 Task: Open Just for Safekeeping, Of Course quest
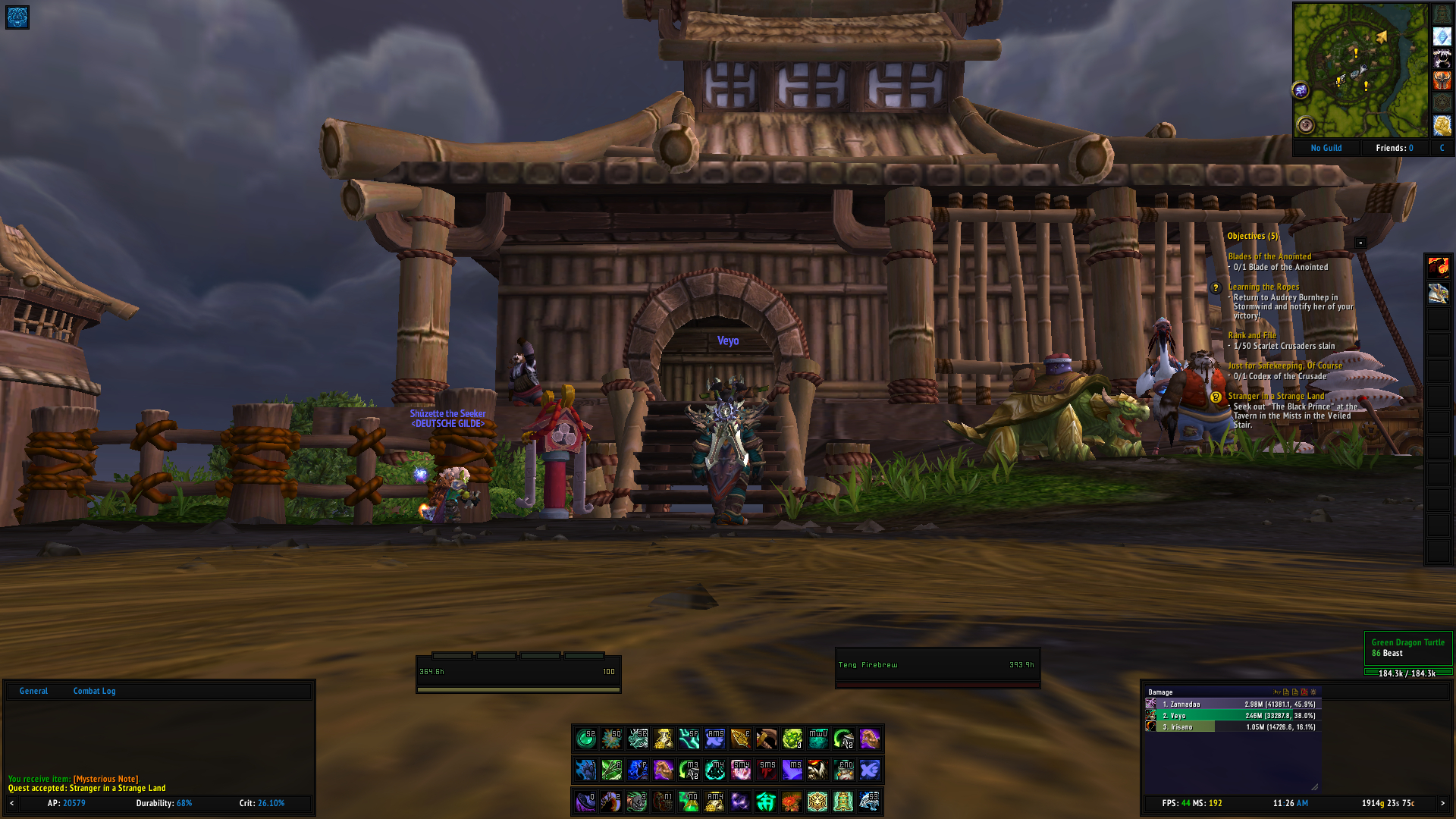pyautogui.click(x=1285, y=366)
